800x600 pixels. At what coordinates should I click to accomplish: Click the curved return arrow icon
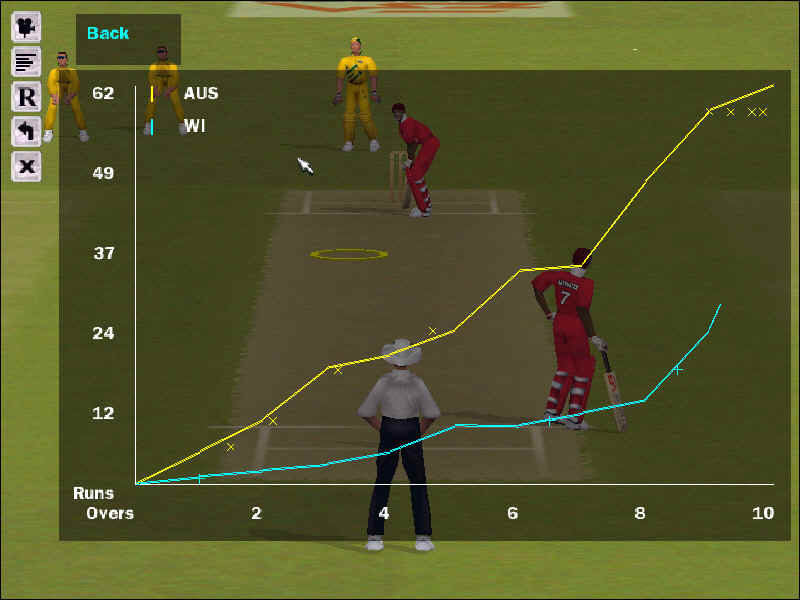click(x=26, y=131)
